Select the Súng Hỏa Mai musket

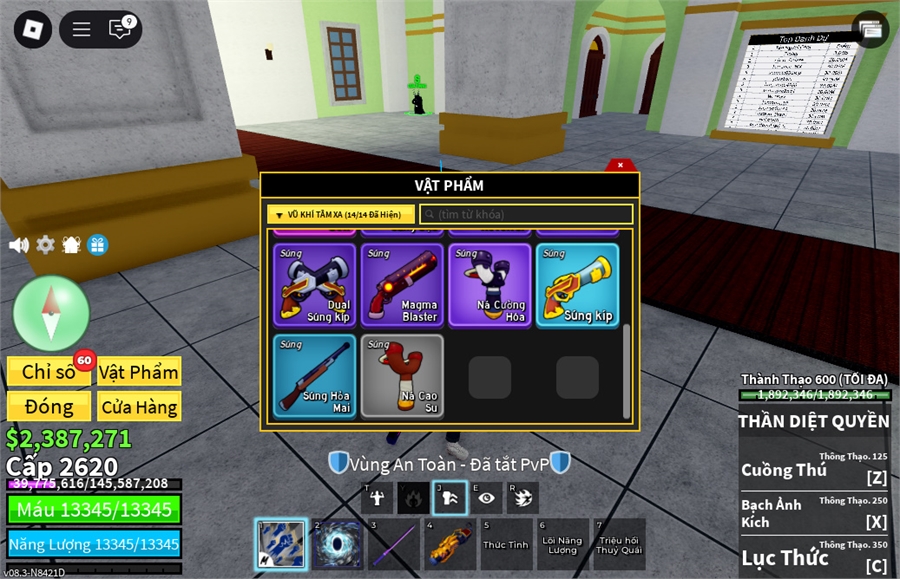pos(315,375)
